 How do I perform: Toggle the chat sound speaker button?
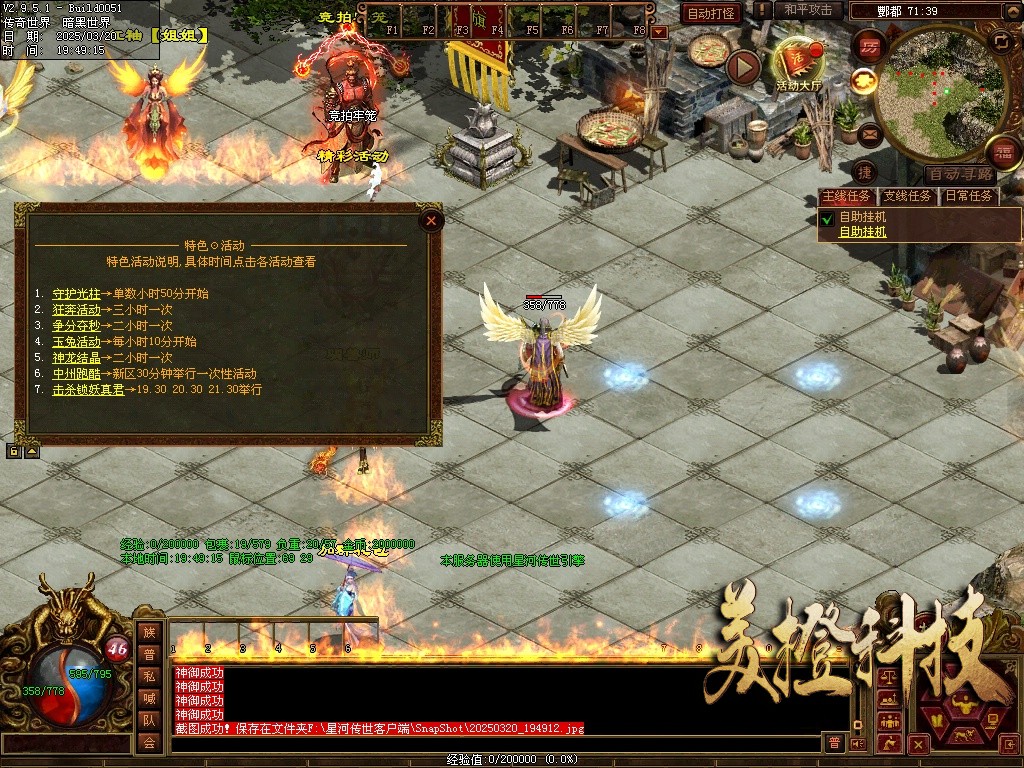856,743
